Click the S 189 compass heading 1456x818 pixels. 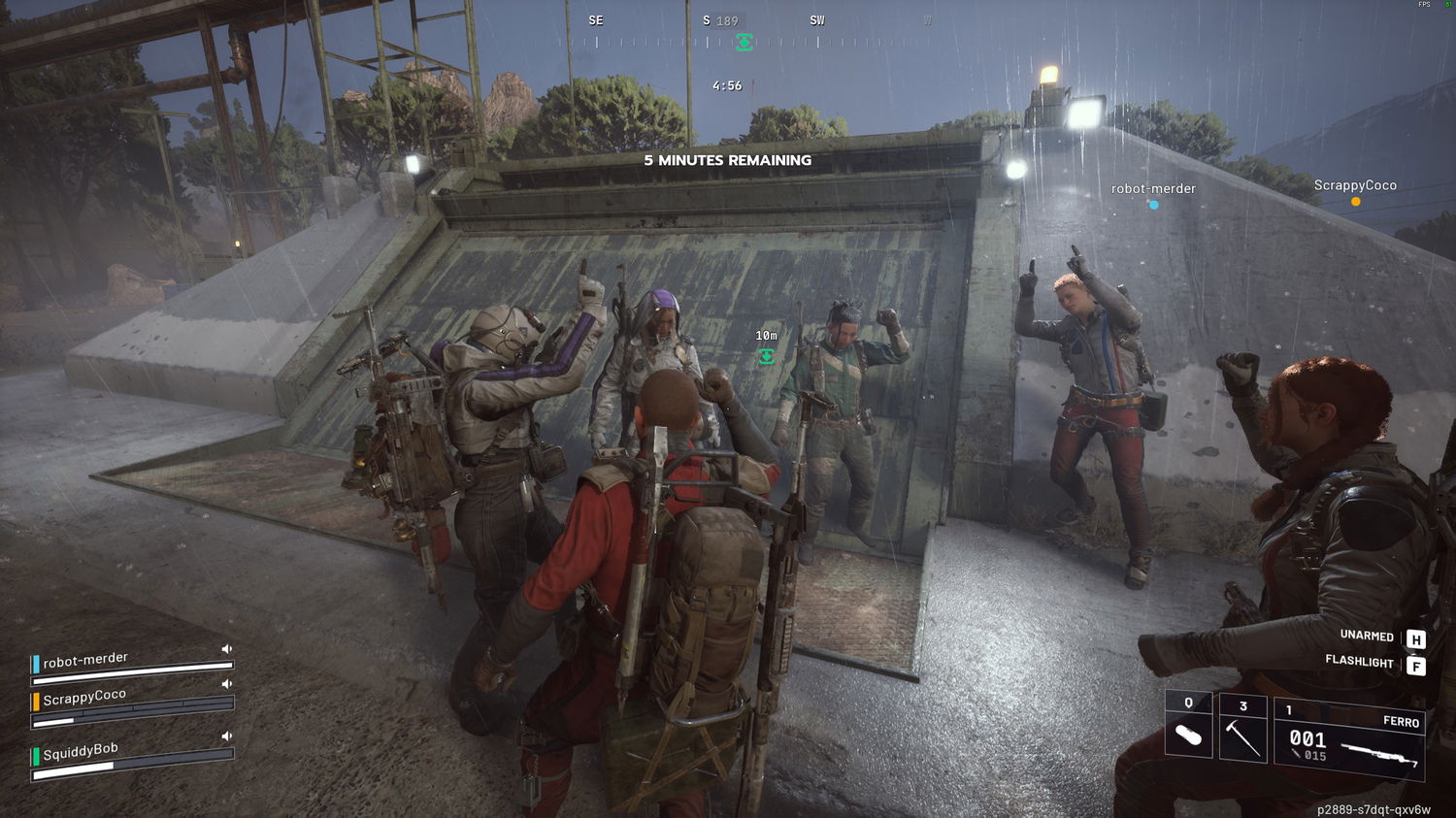click(720, 19)
